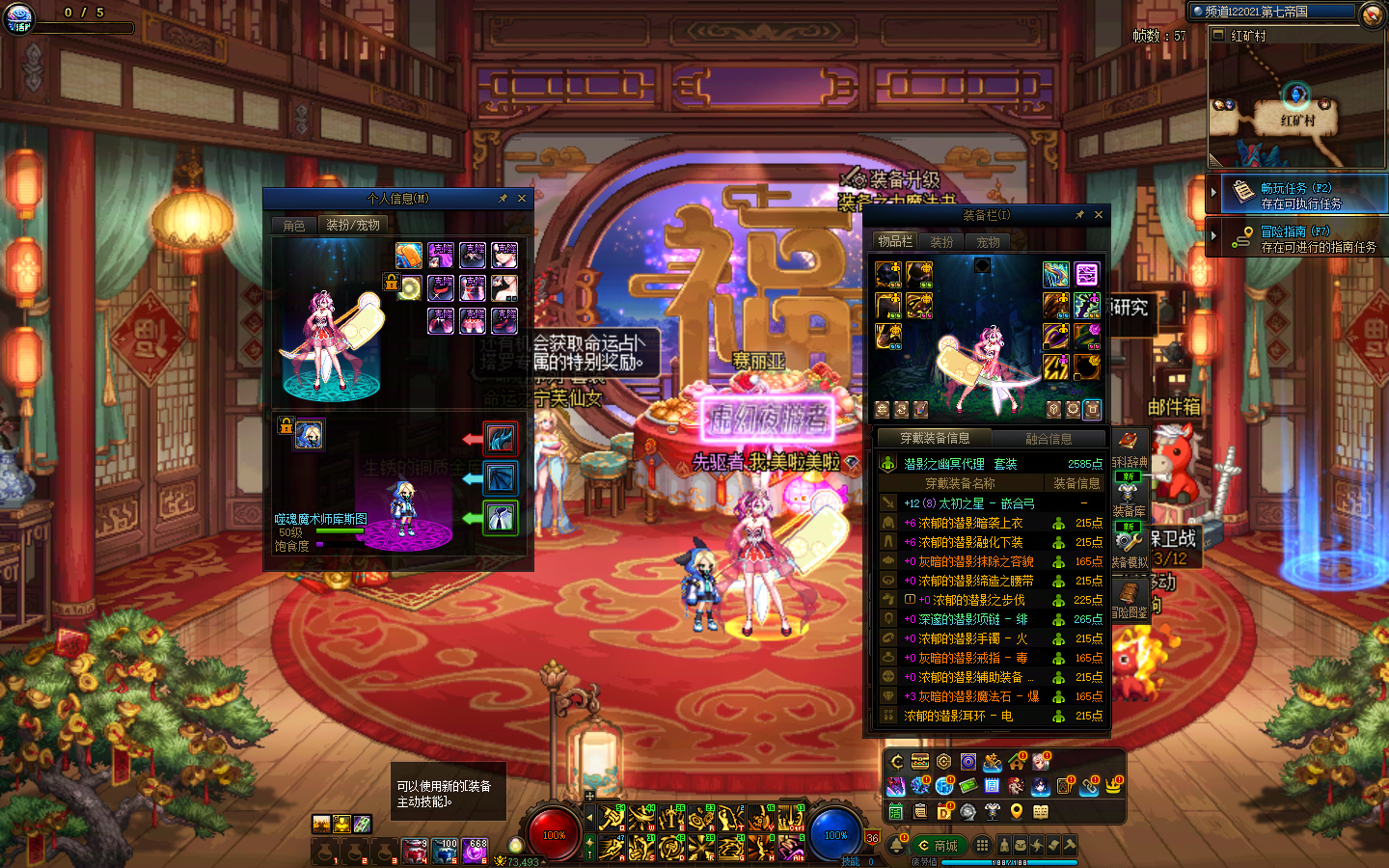Image resolution: width=1389 pixels, height=868 pixels.
Task: Open 畅玩任务 quest tracker
Action: point(1299,195)
